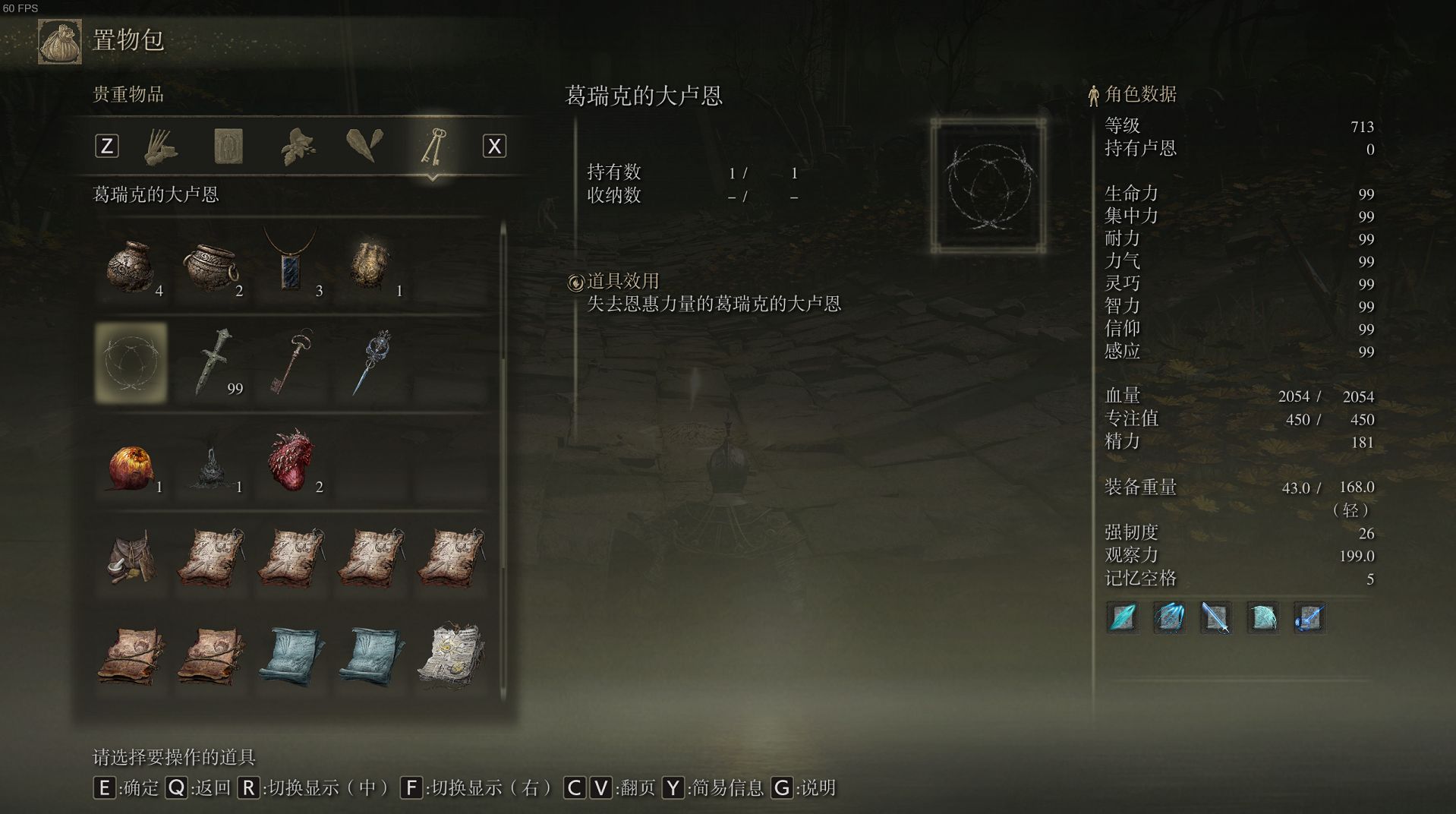
Task: Switch to the key items tab
Action: pyautogui.click(x=433, y=145)
